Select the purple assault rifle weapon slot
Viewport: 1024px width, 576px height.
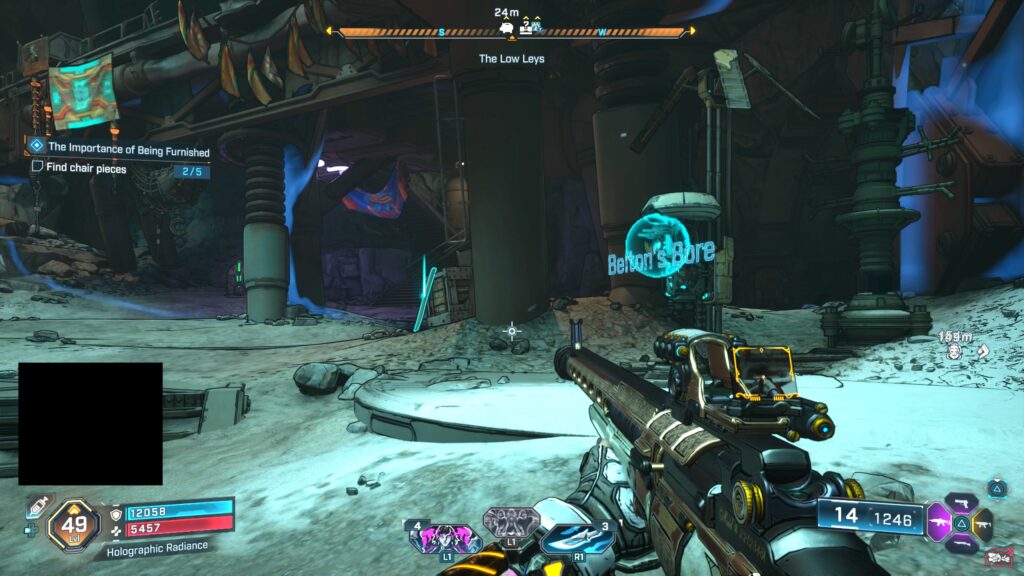pyautogui.click(x=940, y=522)
